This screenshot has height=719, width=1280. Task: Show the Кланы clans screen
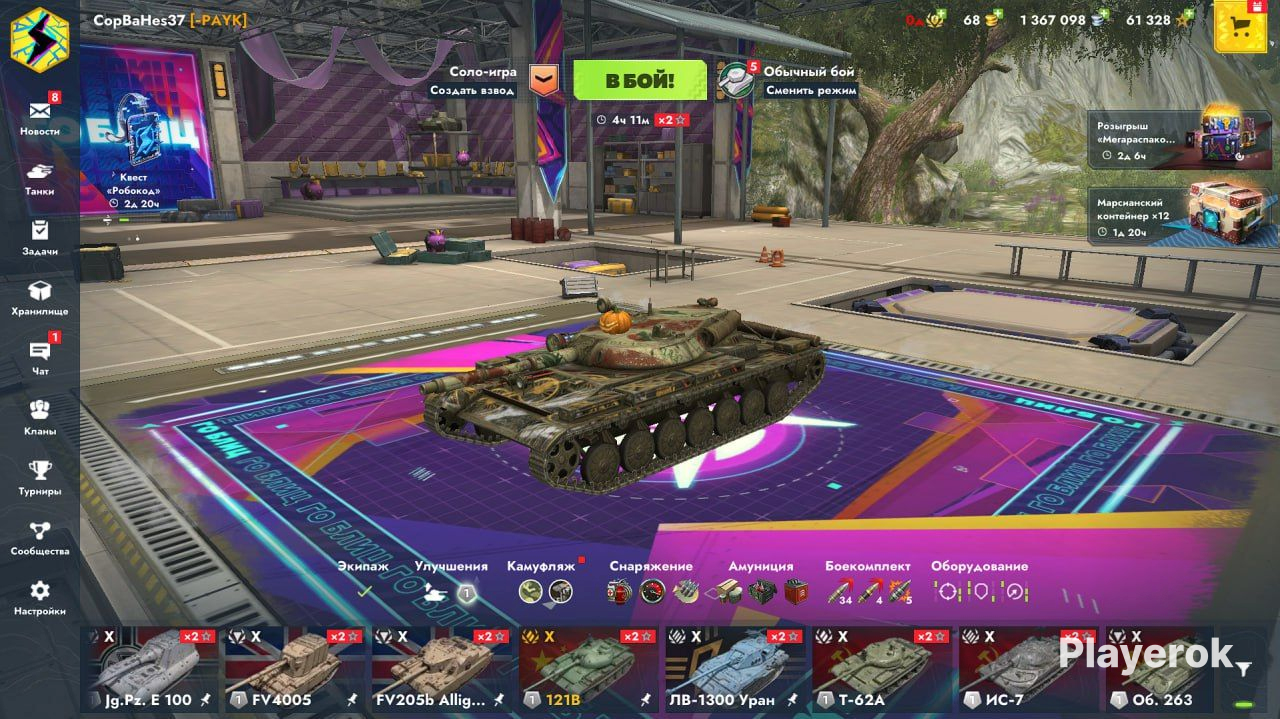coord(40,416)
